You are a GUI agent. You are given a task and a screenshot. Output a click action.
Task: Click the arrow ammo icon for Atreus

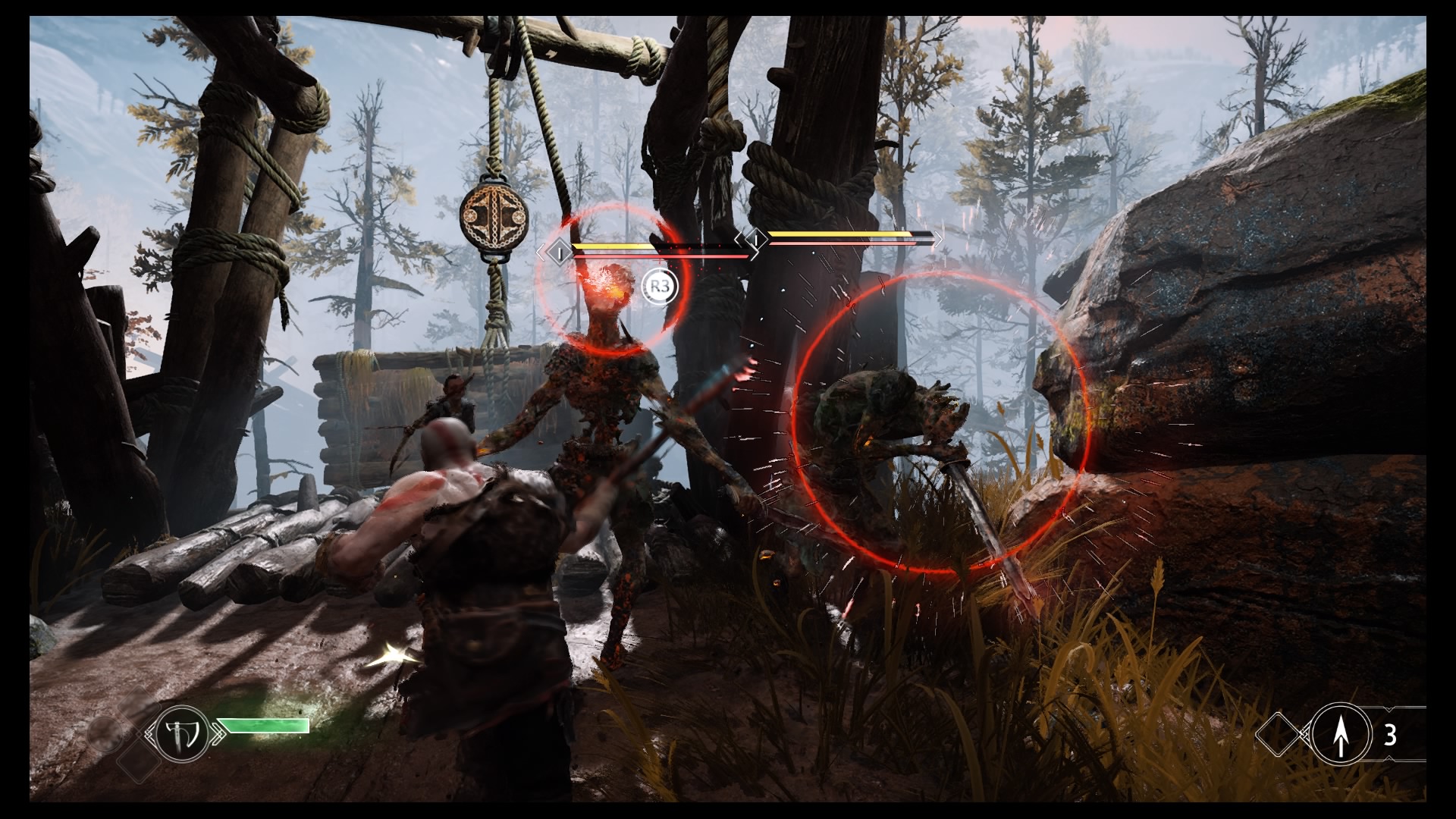pyautogui.click(x=1341, y=735)
